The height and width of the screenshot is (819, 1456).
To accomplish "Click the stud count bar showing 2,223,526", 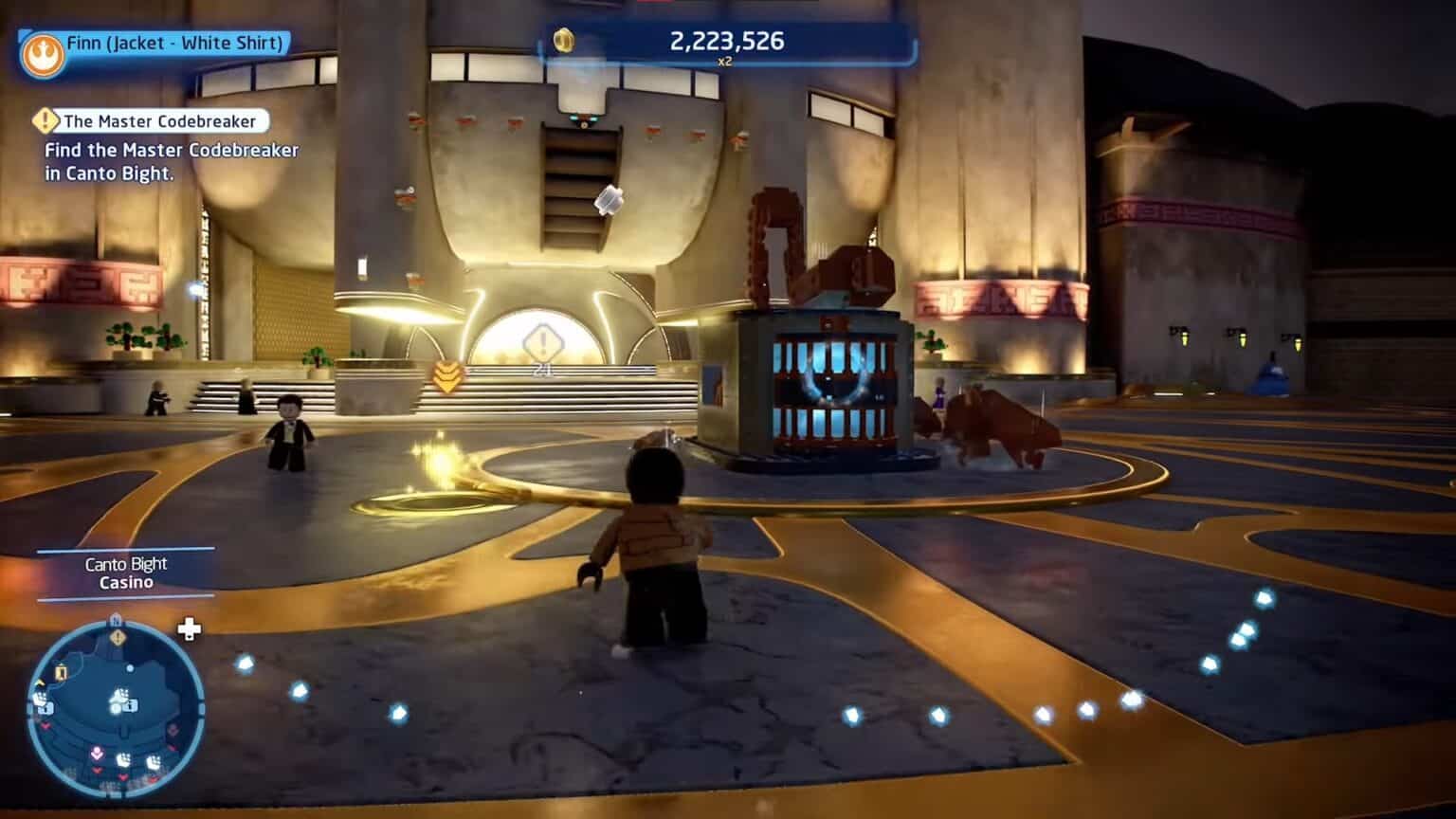I will tap(726, 40).
